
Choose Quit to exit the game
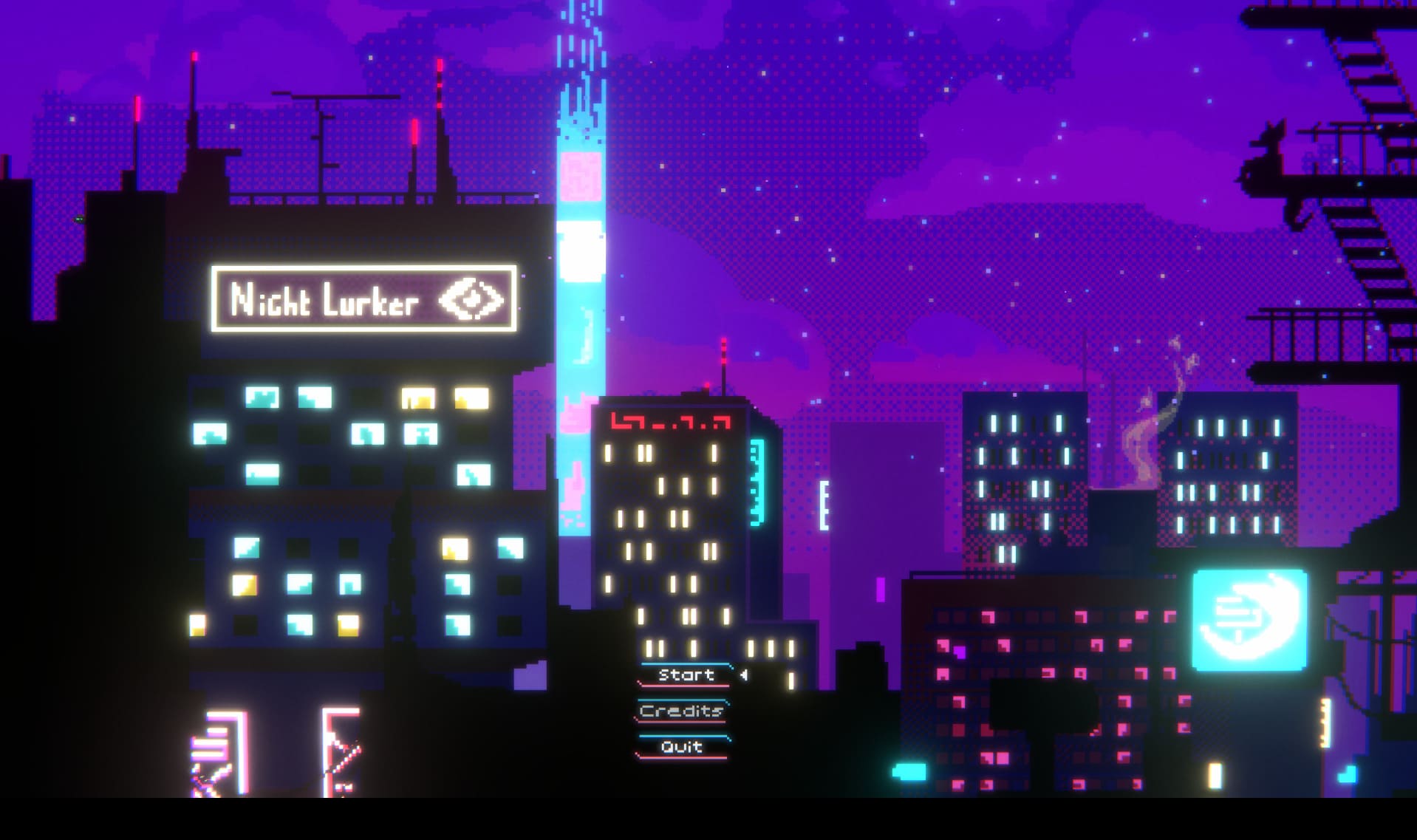tap(681, 746)
